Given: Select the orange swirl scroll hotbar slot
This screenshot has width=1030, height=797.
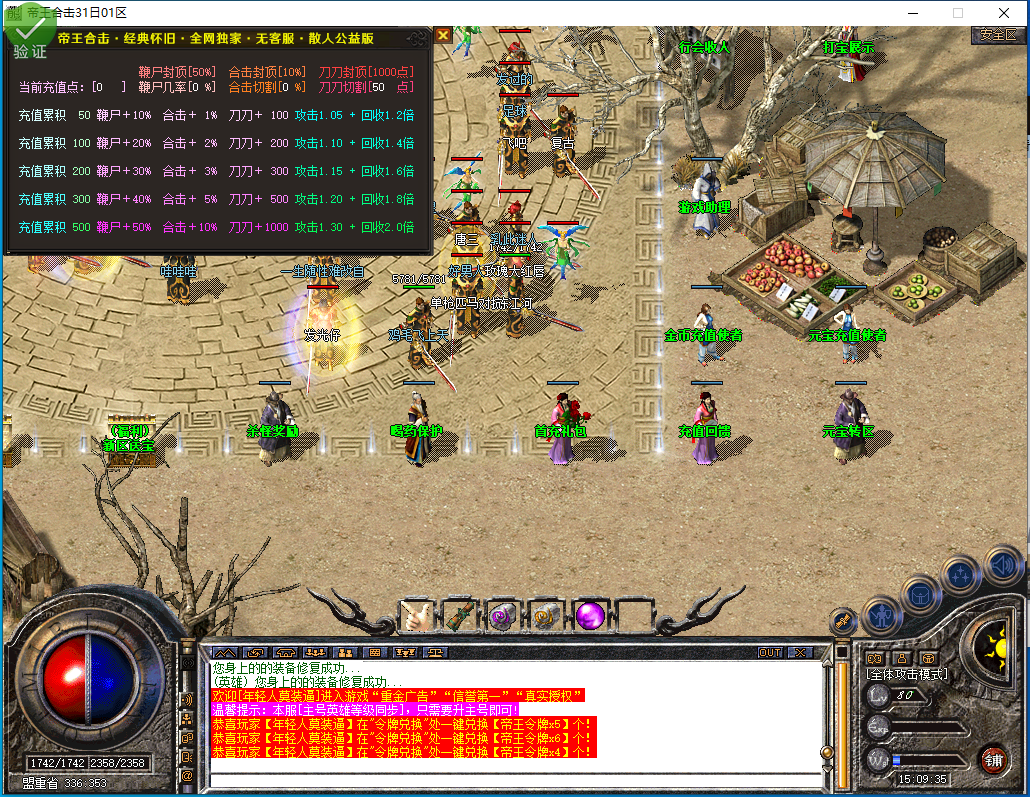Looking at the screenshot, I should tap(546, 615).
